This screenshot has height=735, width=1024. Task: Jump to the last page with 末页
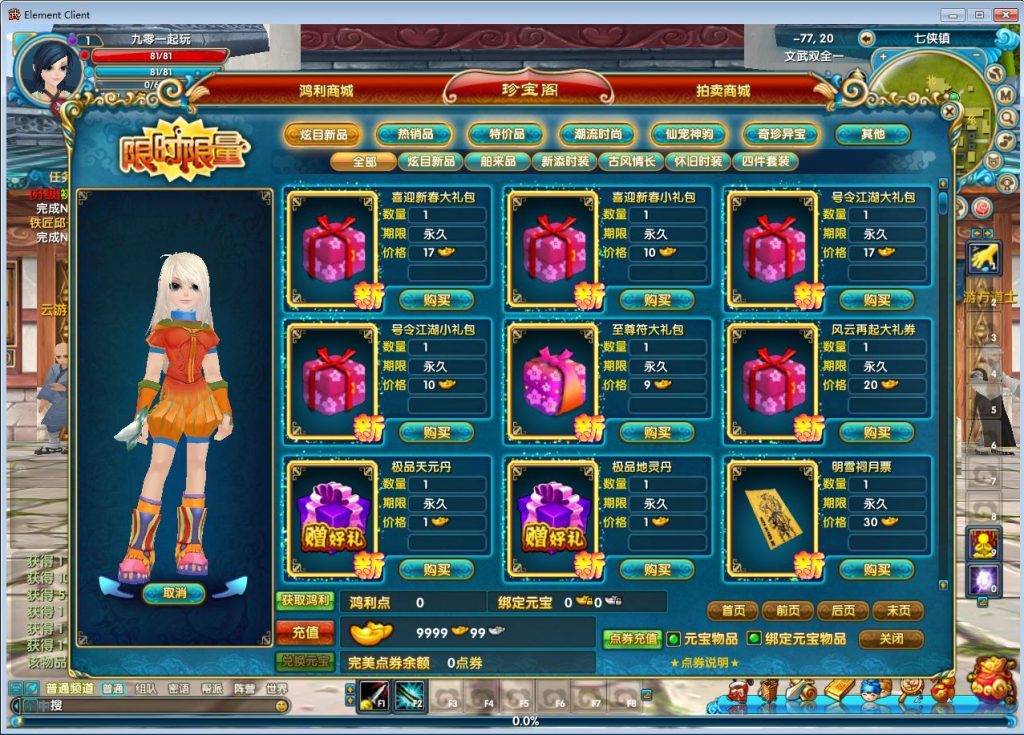click(x=897, y=610)
